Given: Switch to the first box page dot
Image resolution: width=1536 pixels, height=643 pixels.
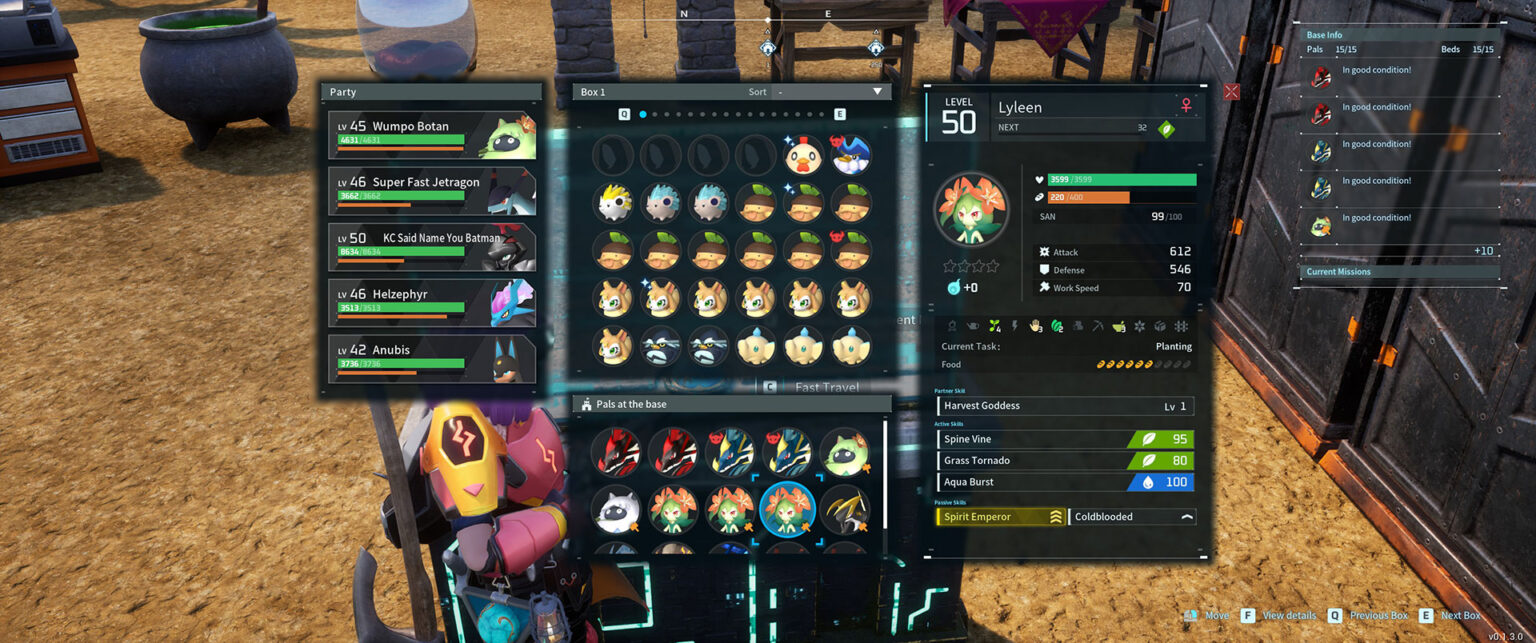Looking at the screenshot, I should pyautogui.click(x=643, y=115).
